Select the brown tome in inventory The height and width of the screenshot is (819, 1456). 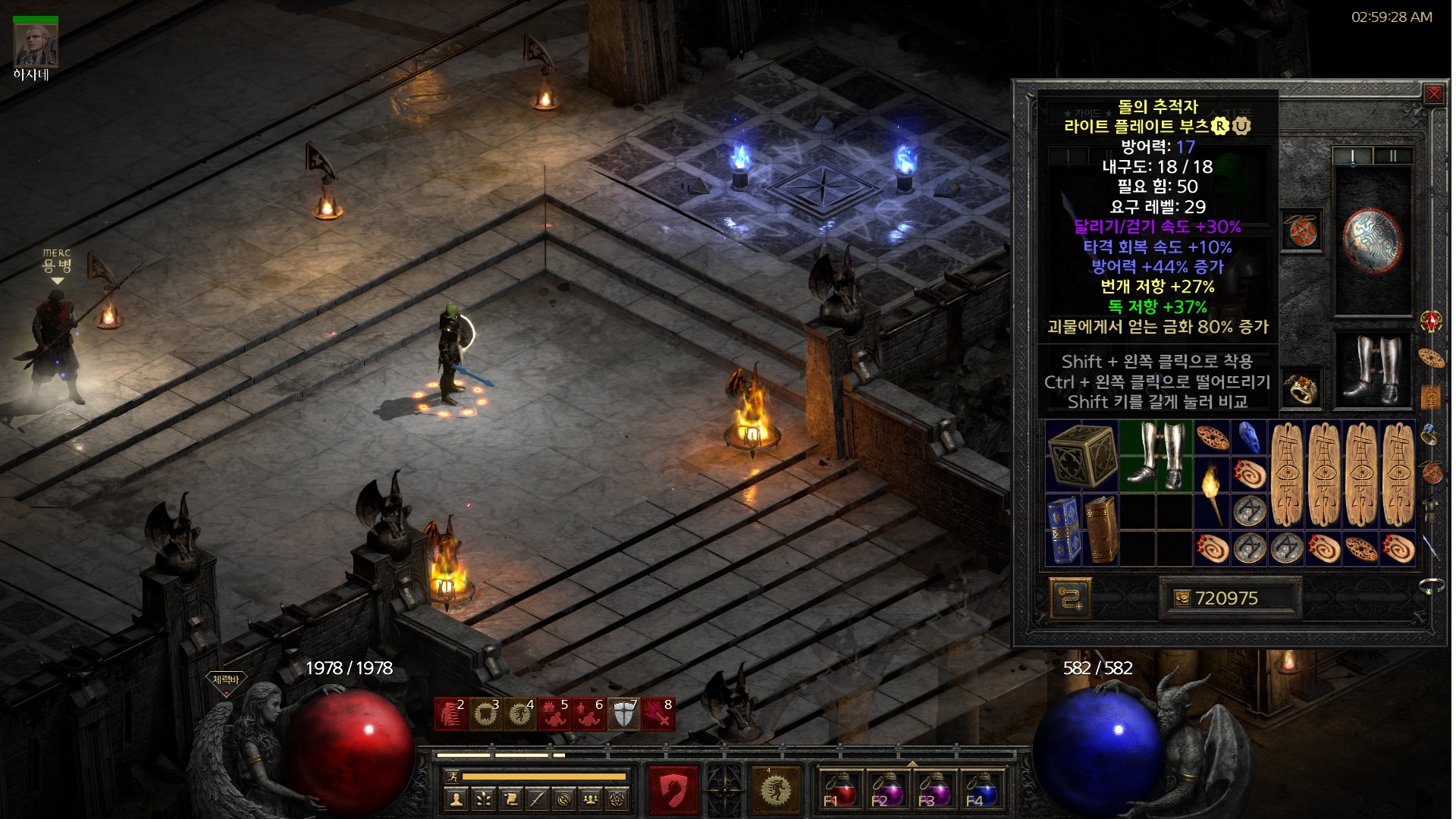1100,530
